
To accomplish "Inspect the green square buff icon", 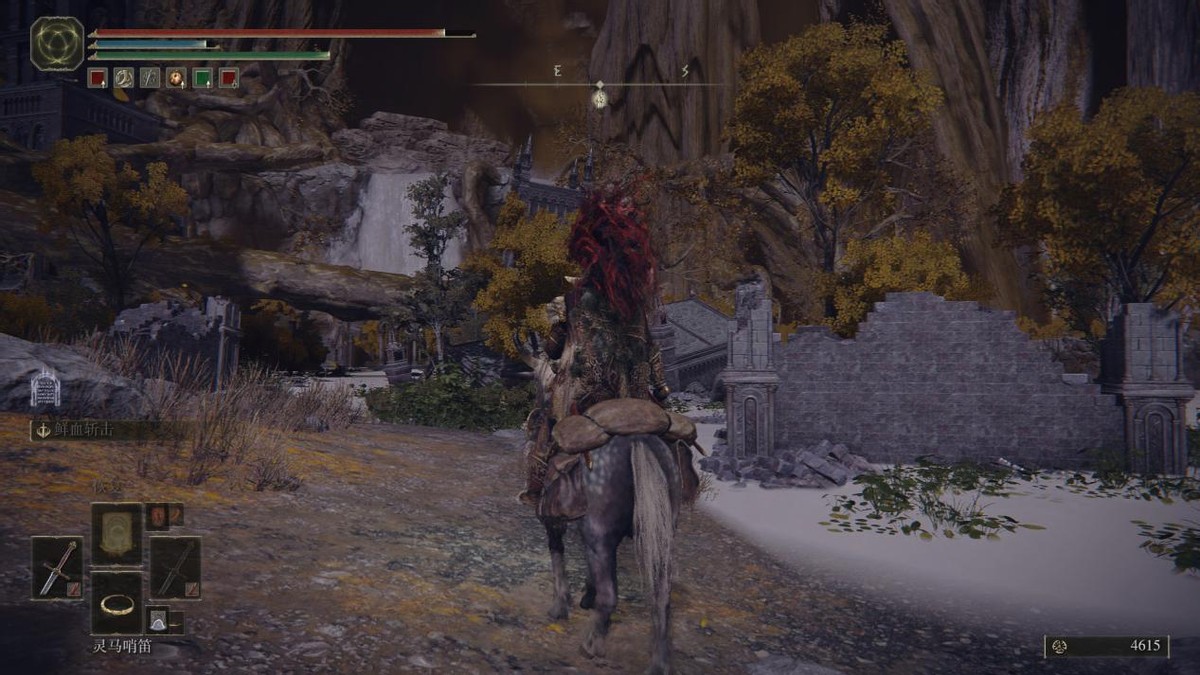I will [x=202, y=77].
